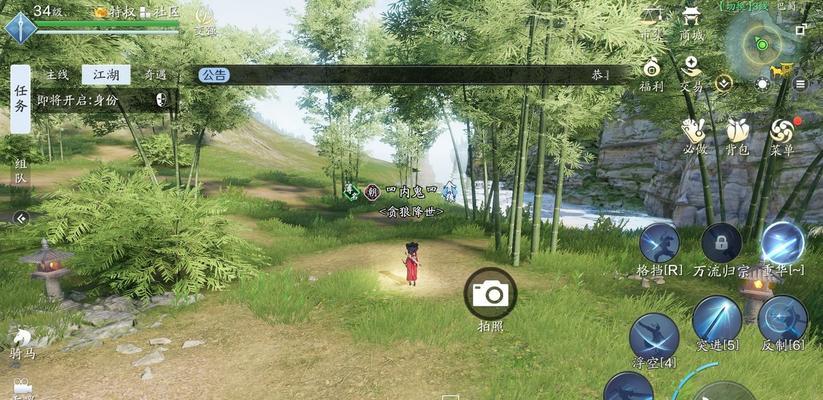Switch to the 主线 quest tab
823x400 pixels.
tap(57, 75)
